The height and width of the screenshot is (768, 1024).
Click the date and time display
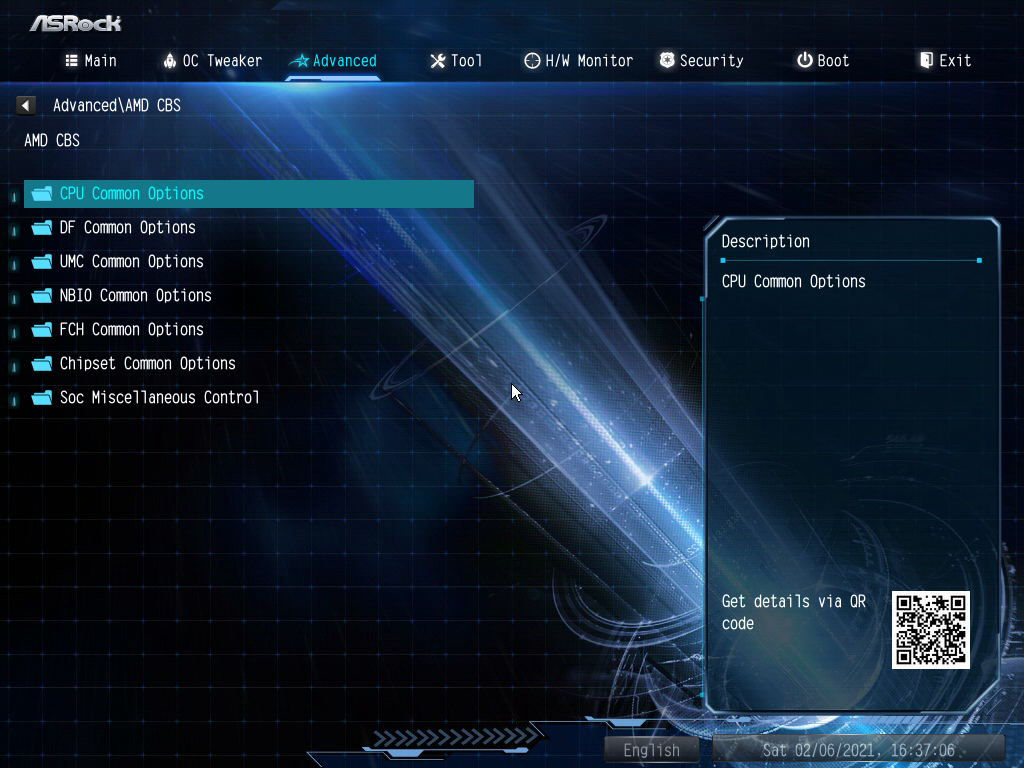(858, 750)
